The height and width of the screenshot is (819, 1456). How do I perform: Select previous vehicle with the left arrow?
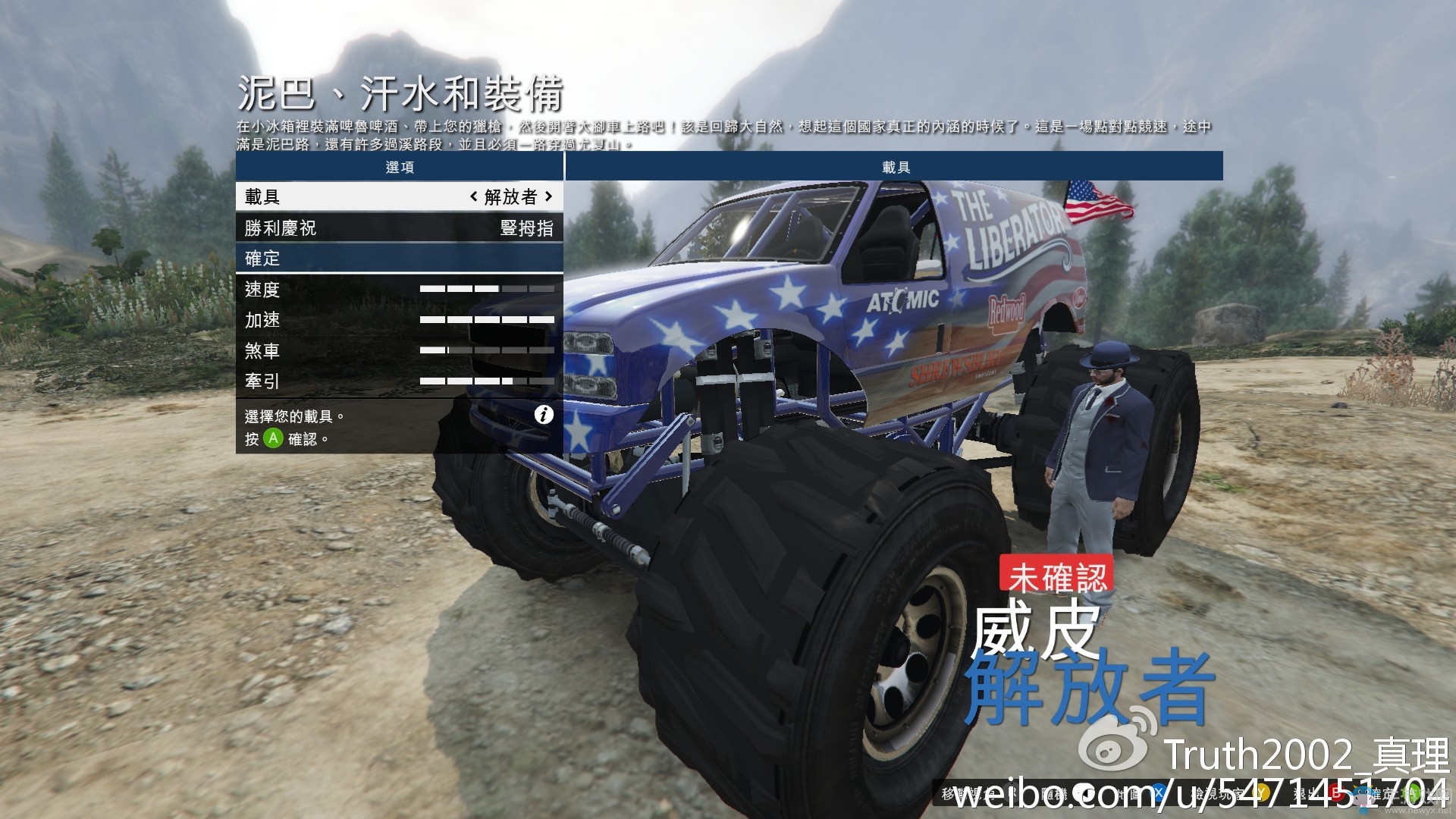[472, 197]
